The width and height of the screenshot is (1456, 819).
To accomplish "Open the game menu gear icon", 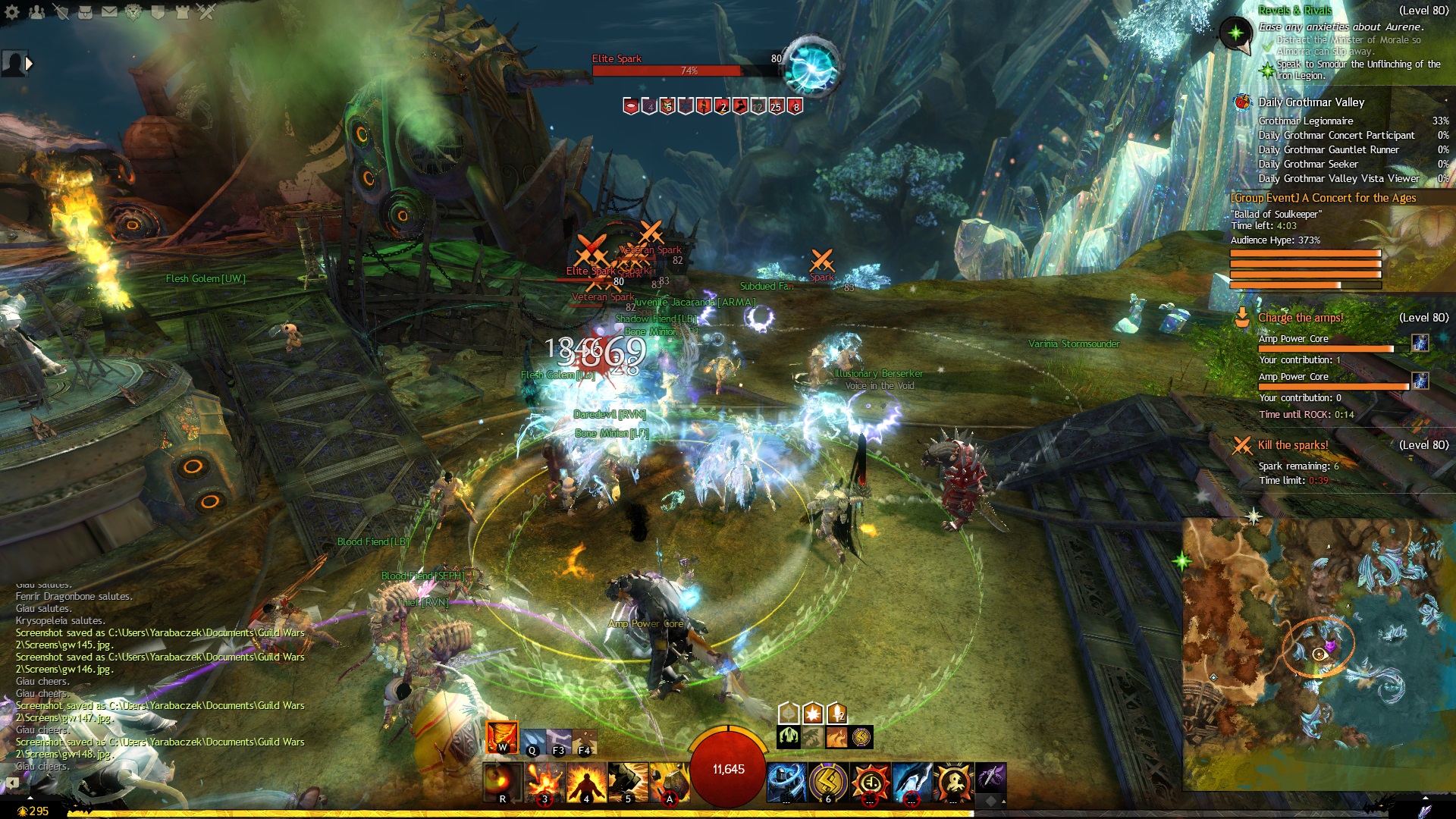I will [x=12, y=12].
